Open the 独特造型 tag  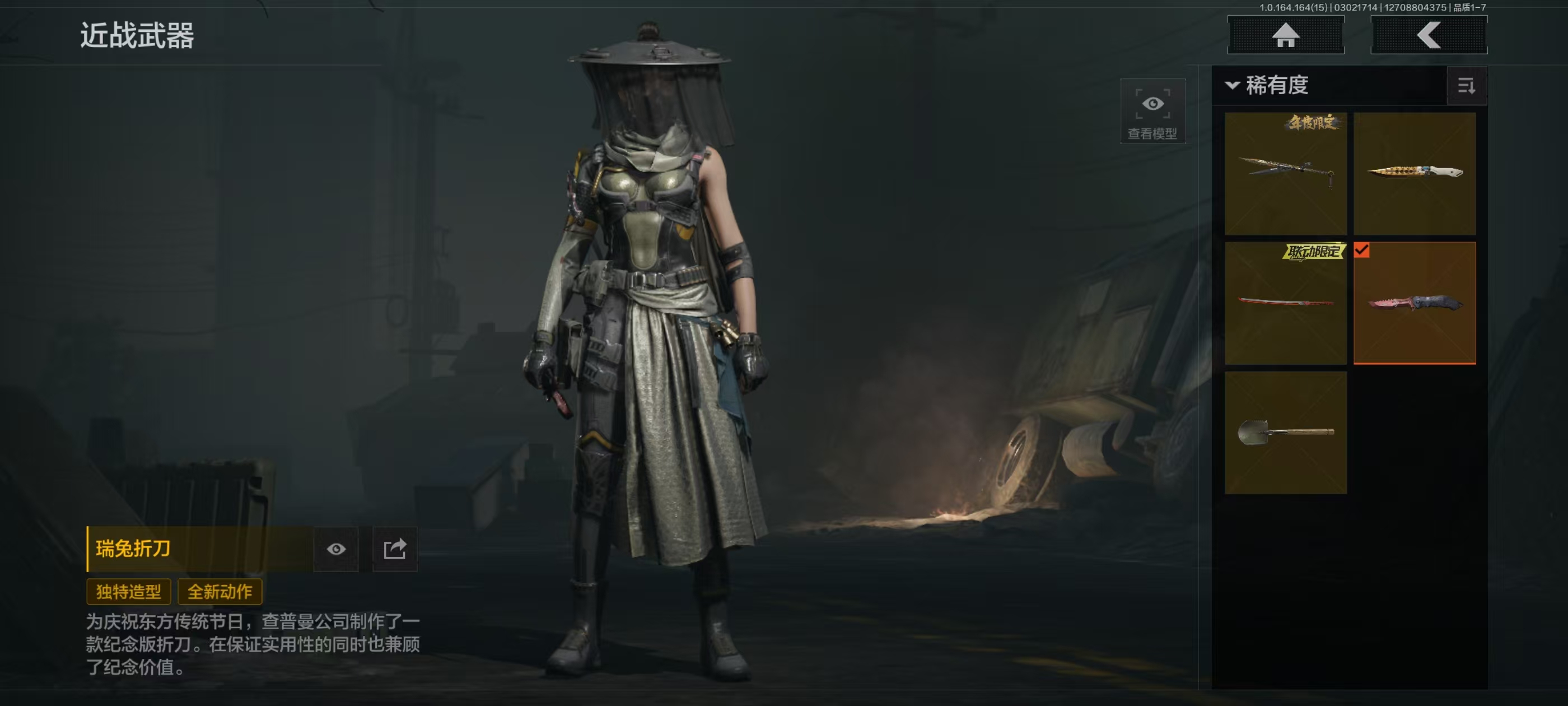128,592
